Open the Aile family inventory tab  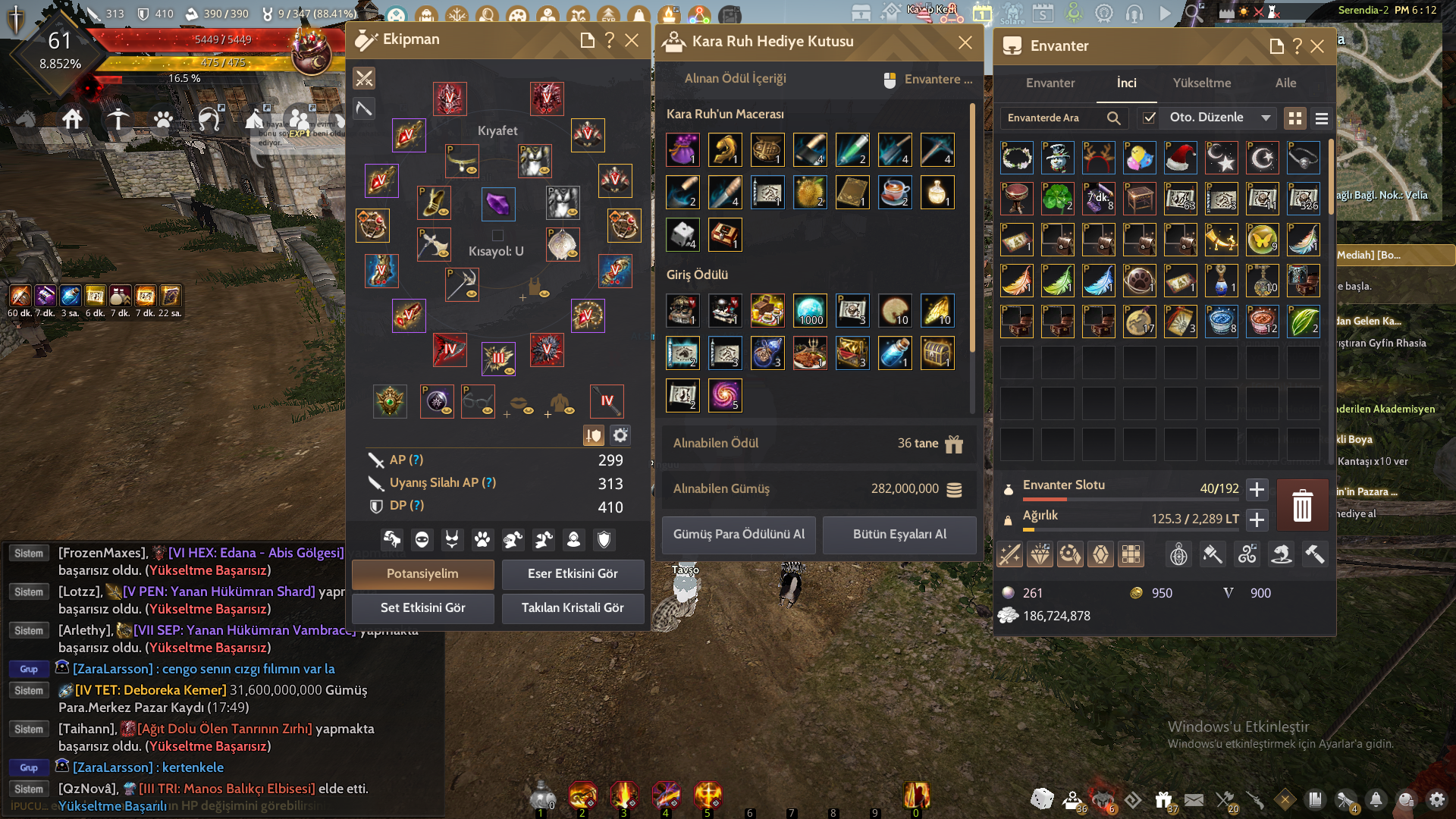[x=1285, y=83]
